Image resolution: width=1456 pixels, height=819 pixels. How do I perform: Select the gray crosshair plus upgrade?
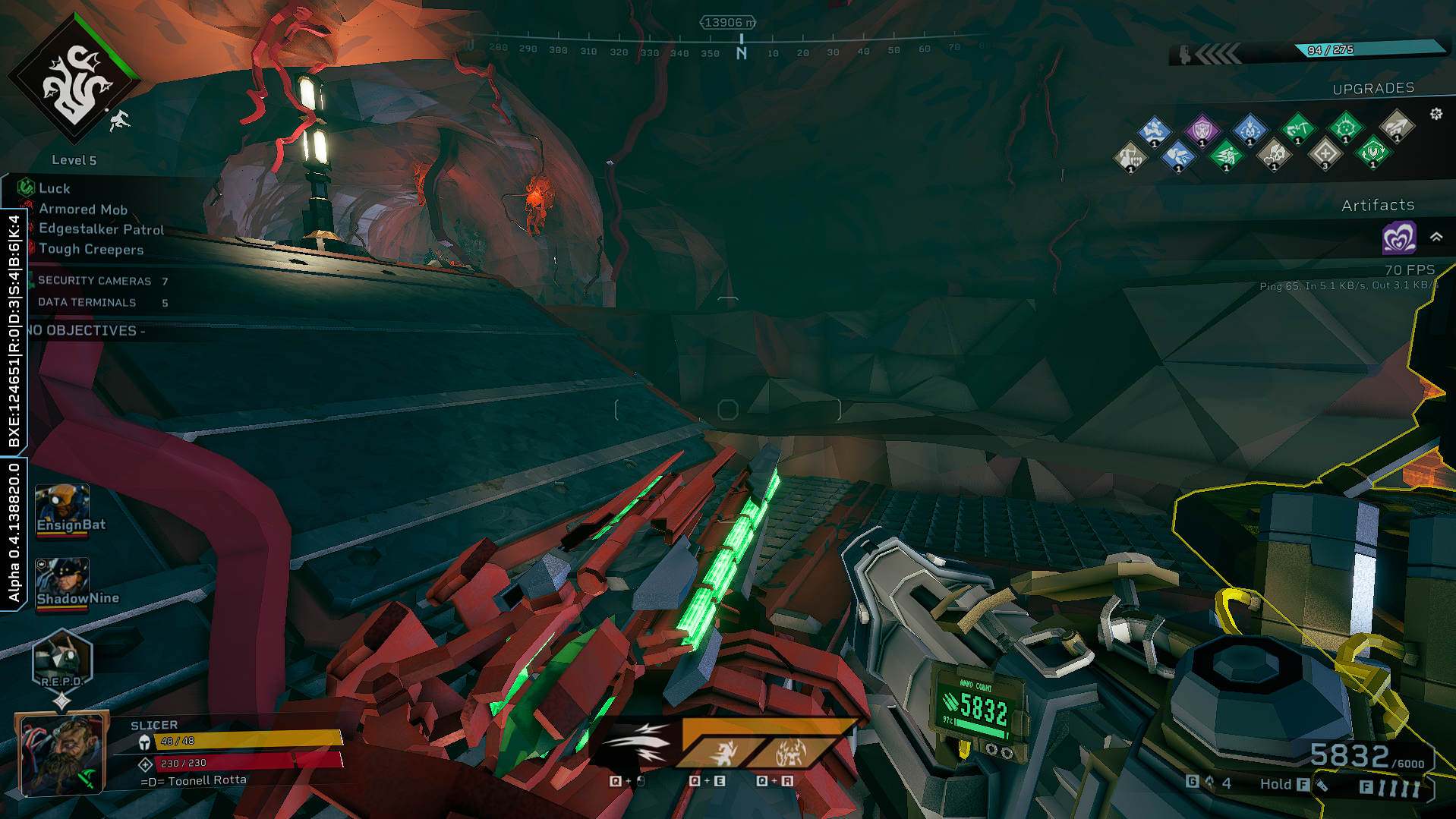click(1325, 153)
